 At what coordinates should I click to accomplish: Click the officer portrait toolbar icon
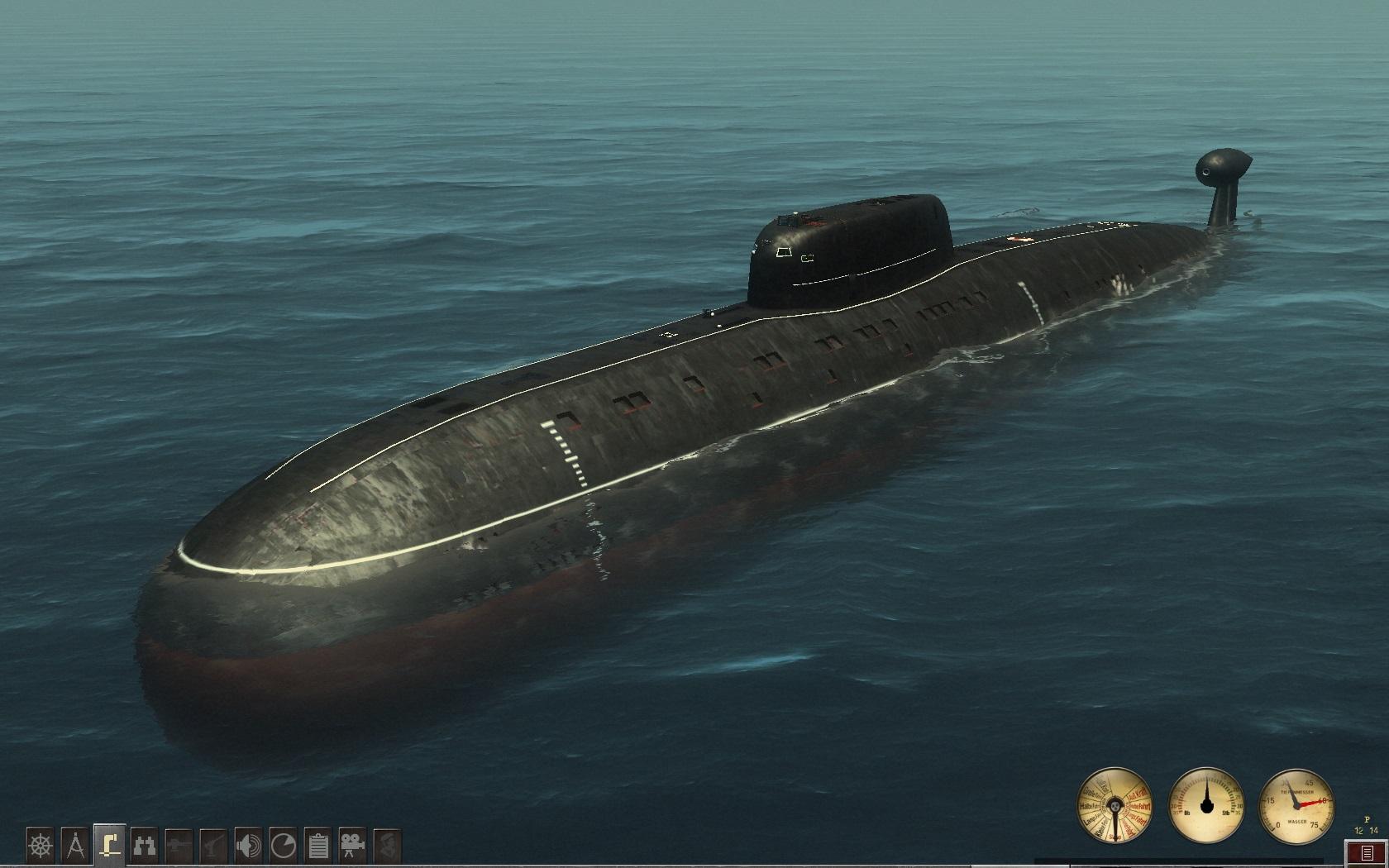coord(388,846)
